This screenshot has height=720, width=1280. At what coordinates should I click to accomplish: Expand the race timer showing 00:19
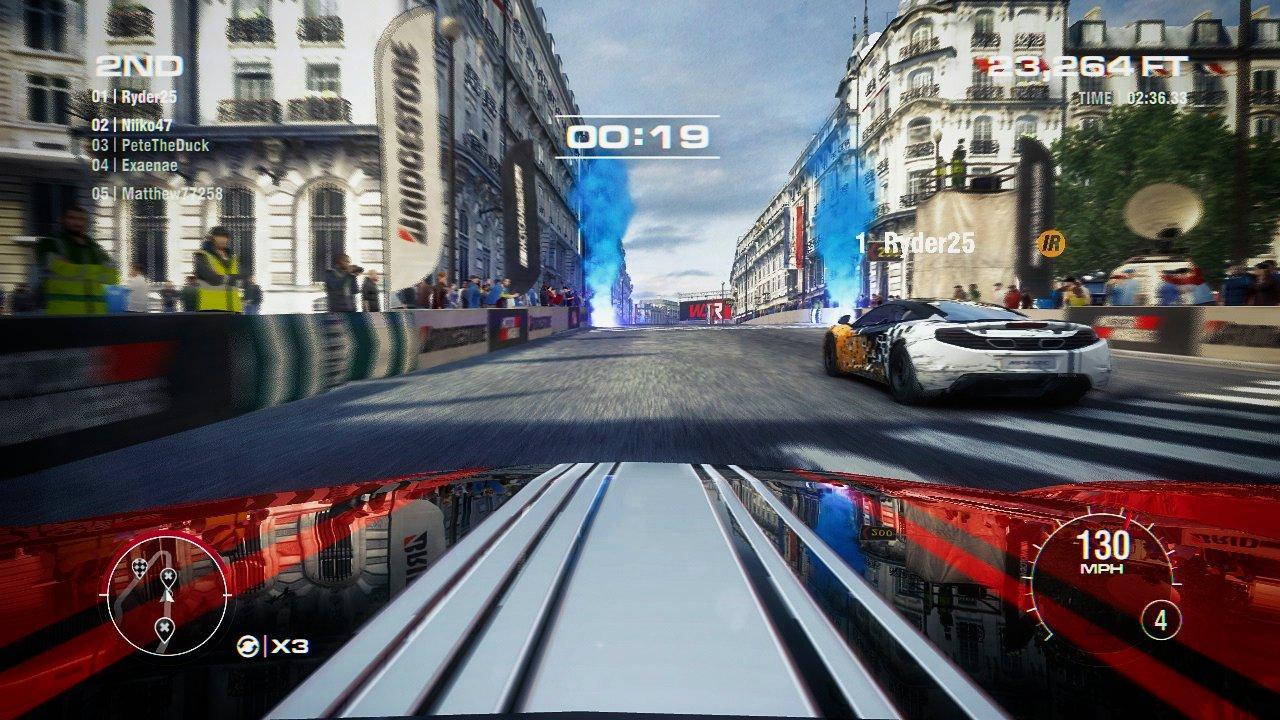tap(639, 137)
